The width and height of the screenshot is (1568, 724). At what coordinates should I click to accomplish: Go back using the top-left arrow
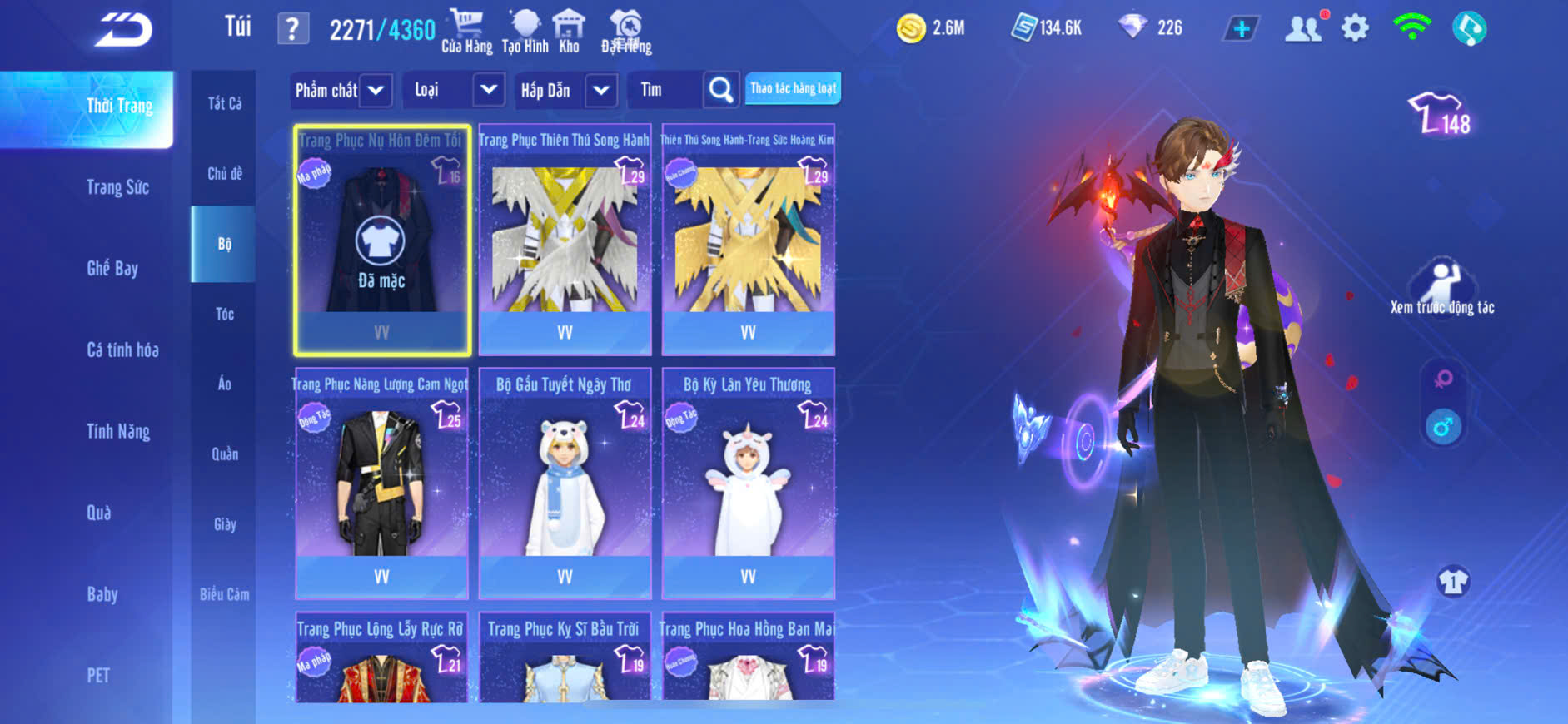(123, 29)
